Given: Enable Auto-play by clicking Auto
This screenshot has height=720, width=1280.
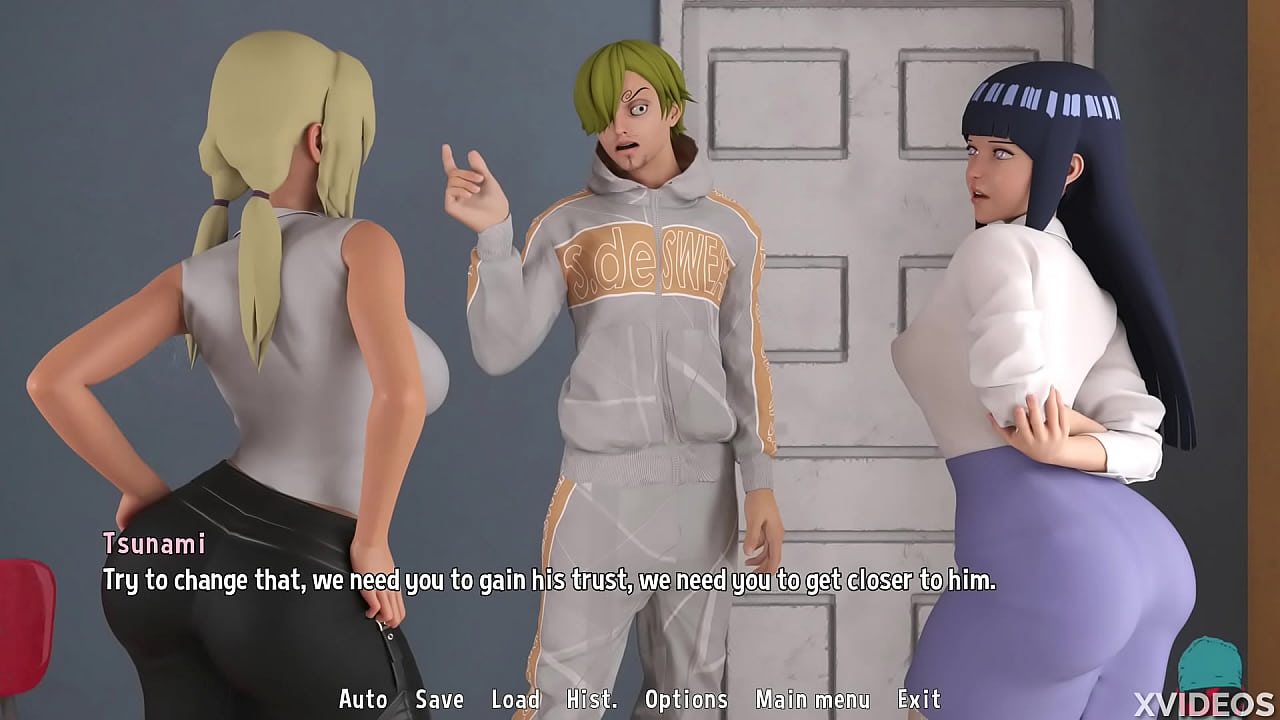Looking at the screenshot, I should coord(363,699).
